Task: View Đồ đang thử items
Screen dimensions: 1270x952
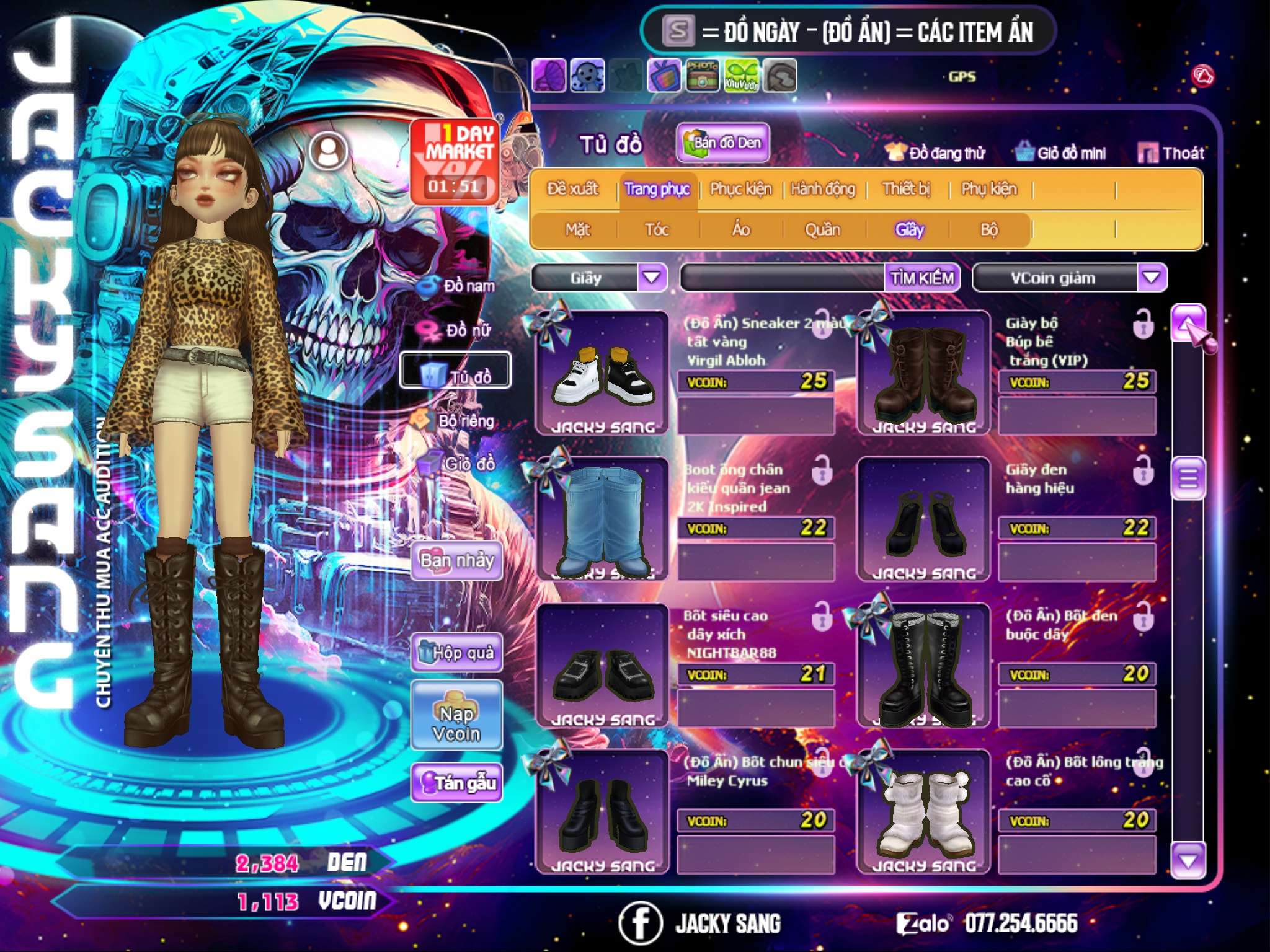Action: (936, 153)
